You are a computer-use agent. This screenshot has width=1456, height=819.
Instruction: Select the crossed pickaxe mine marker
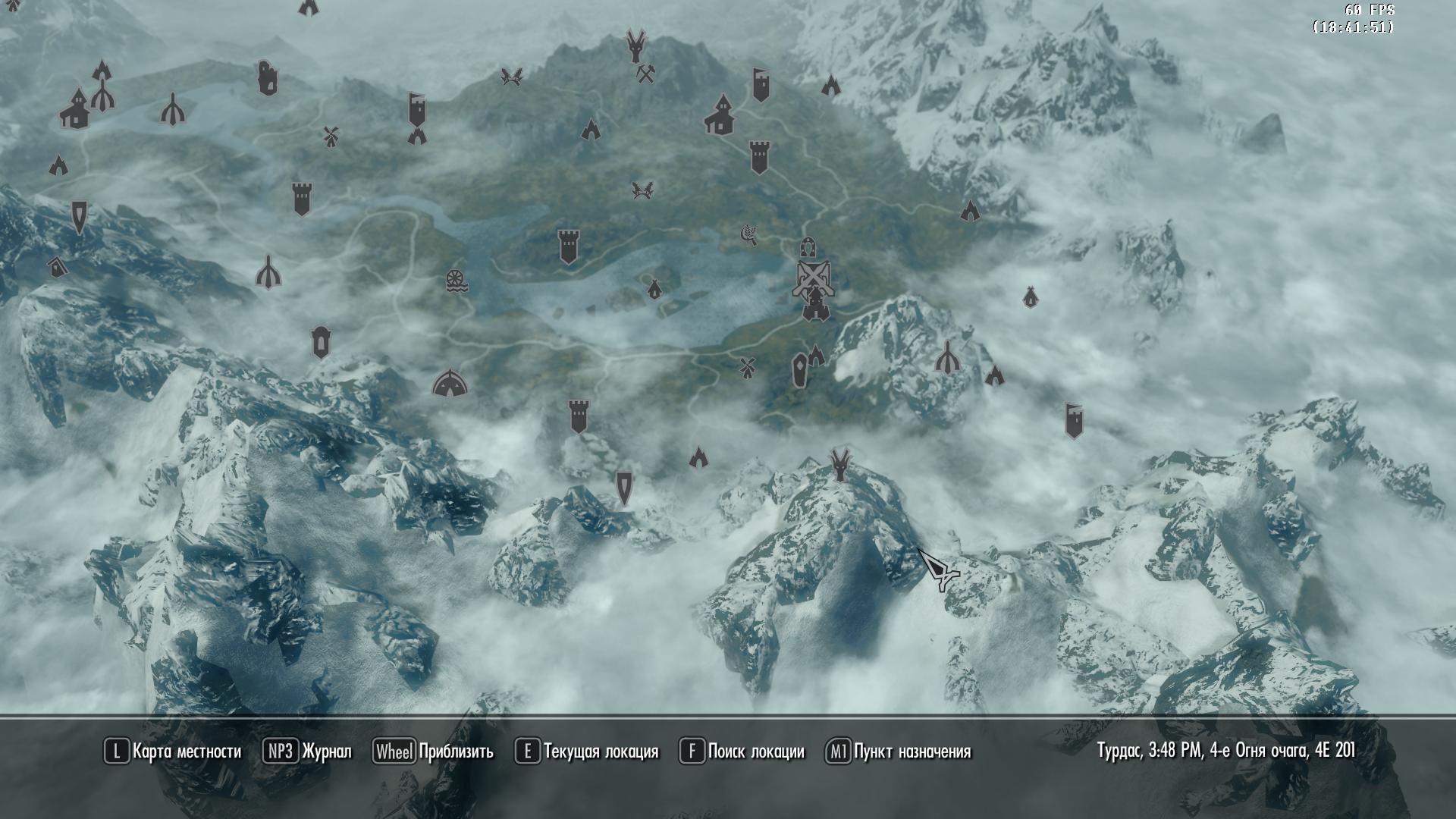(645, 74)
